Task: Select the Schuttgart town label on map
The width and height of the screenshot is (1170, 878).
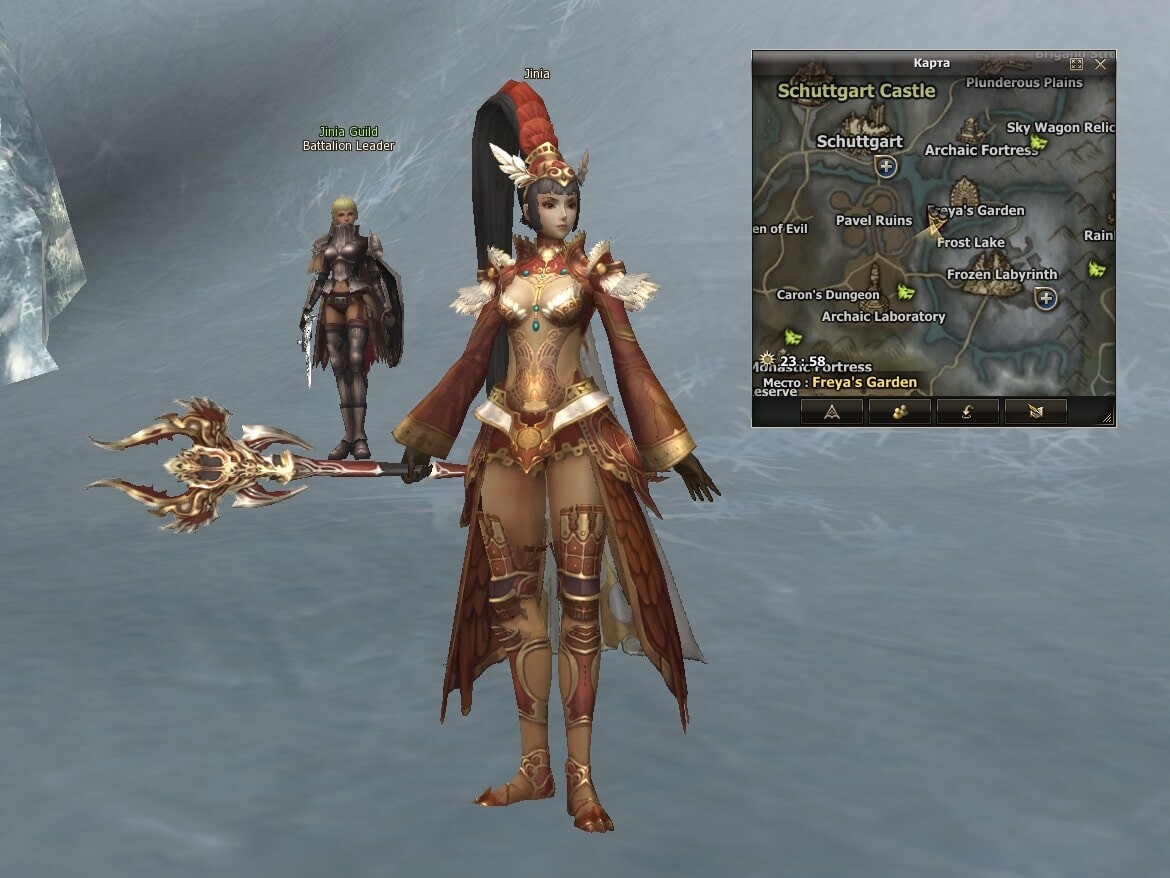Action: [859, 141]
